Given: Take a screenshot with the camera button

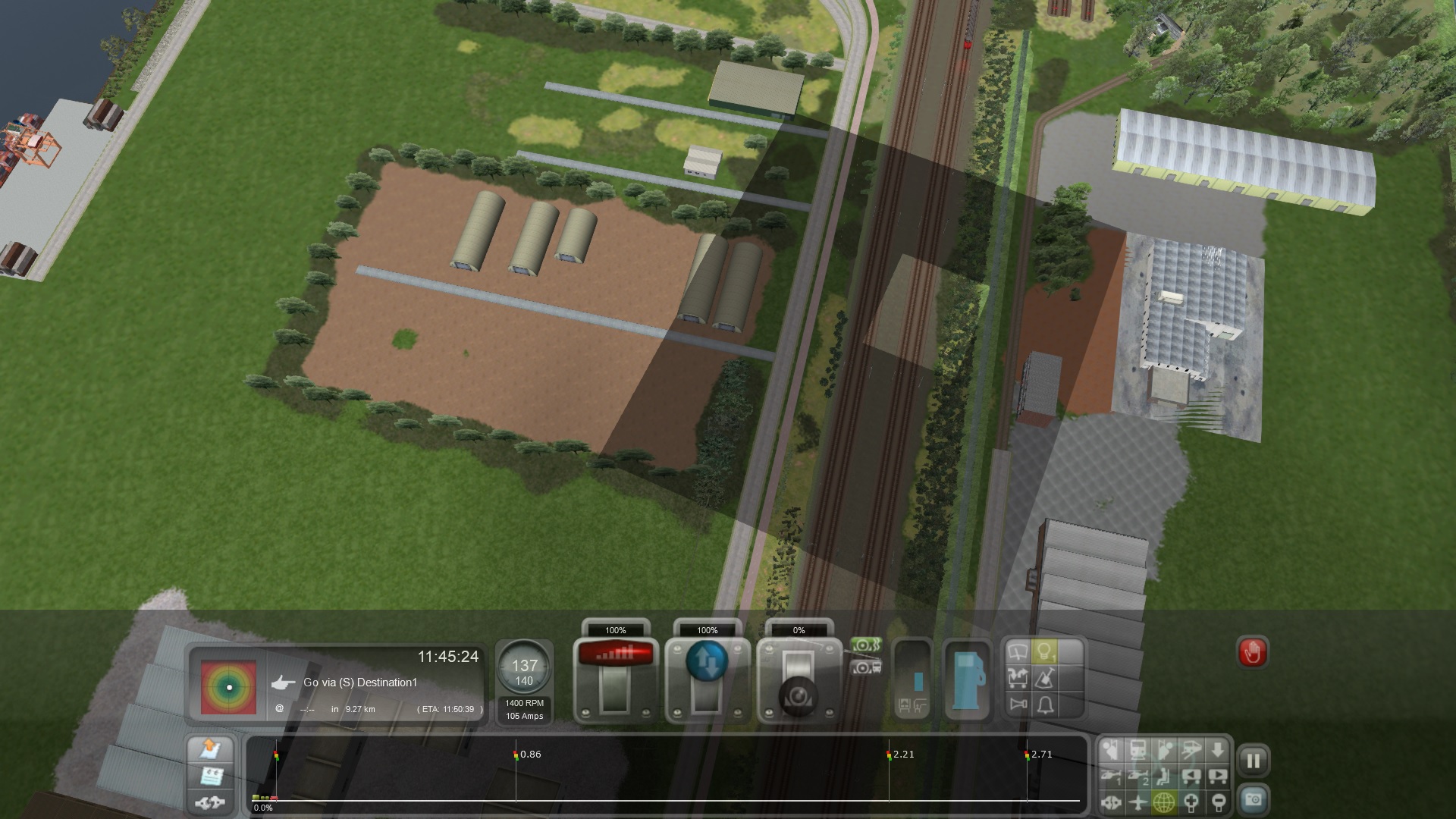Looking at the screenshot, I should coord(1253,800).
